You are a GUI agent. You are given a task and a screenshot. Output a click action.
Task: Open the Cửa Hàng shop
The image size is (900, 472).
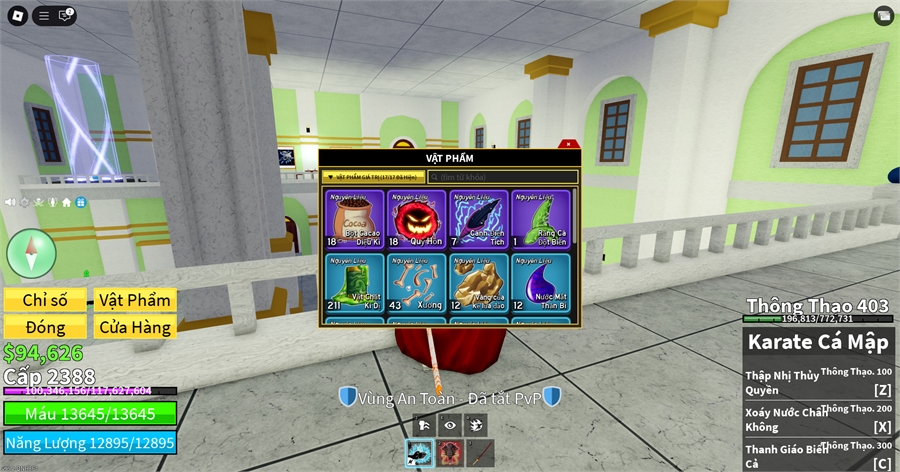136,327
